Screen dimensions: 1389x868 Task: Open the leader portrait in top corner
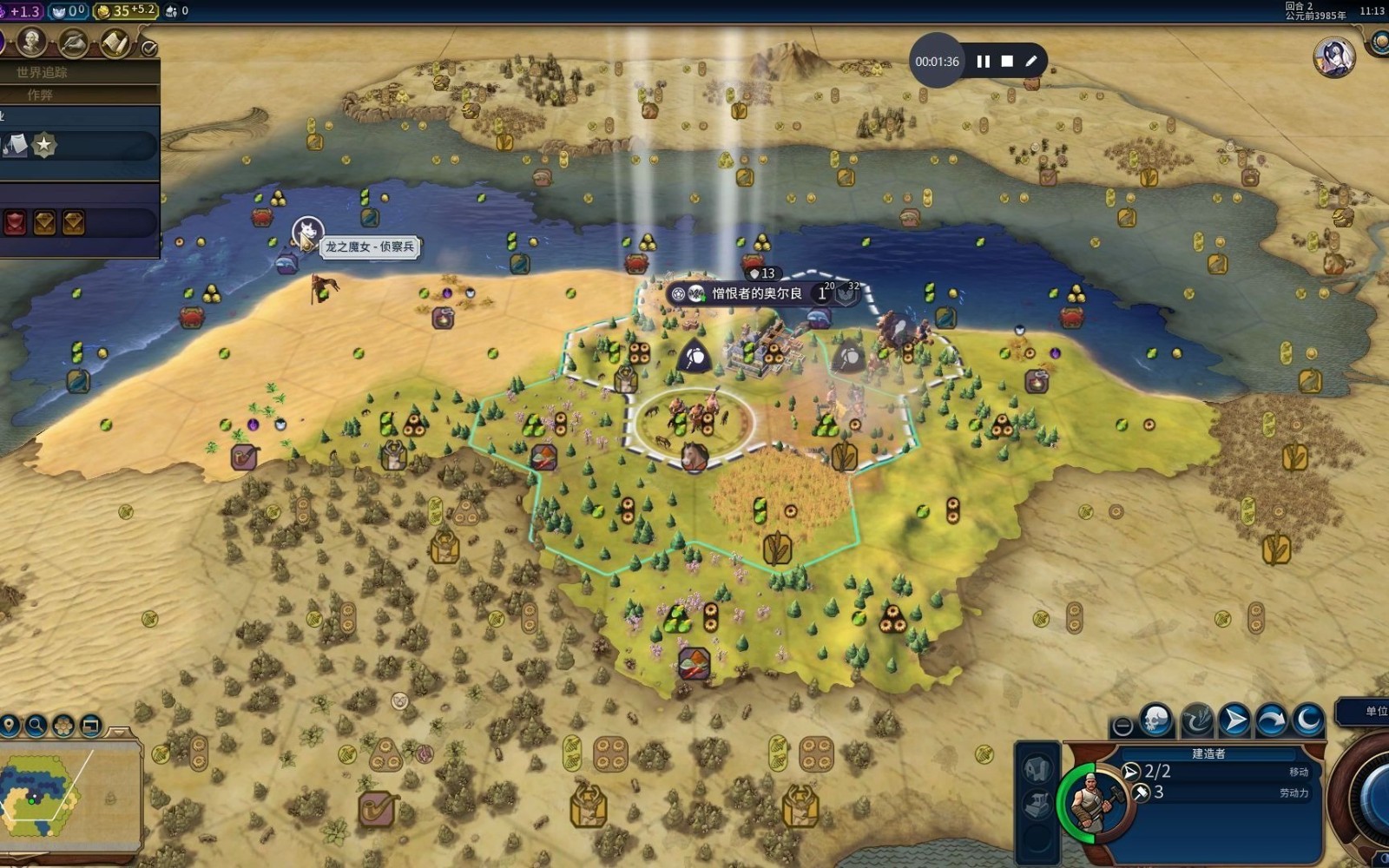point(1333,57)
